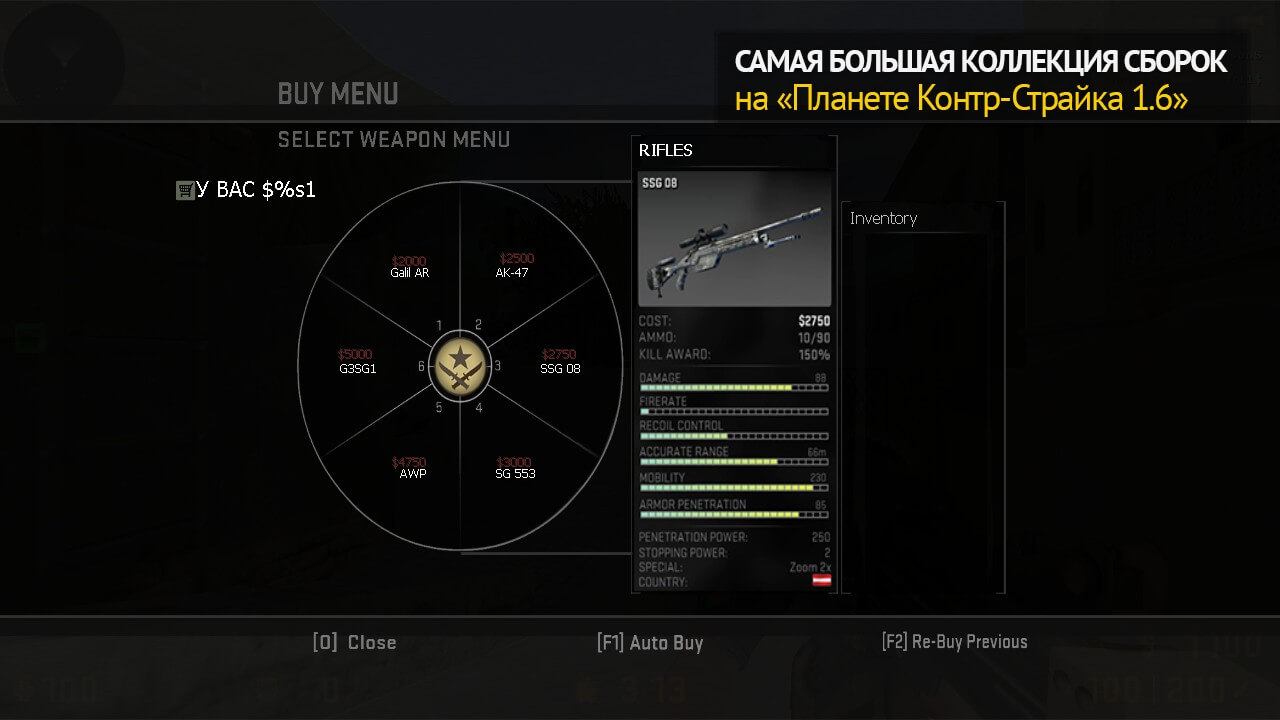Choose the AK-47 from the wheel
1280x720 pixels.
[513, 267]
